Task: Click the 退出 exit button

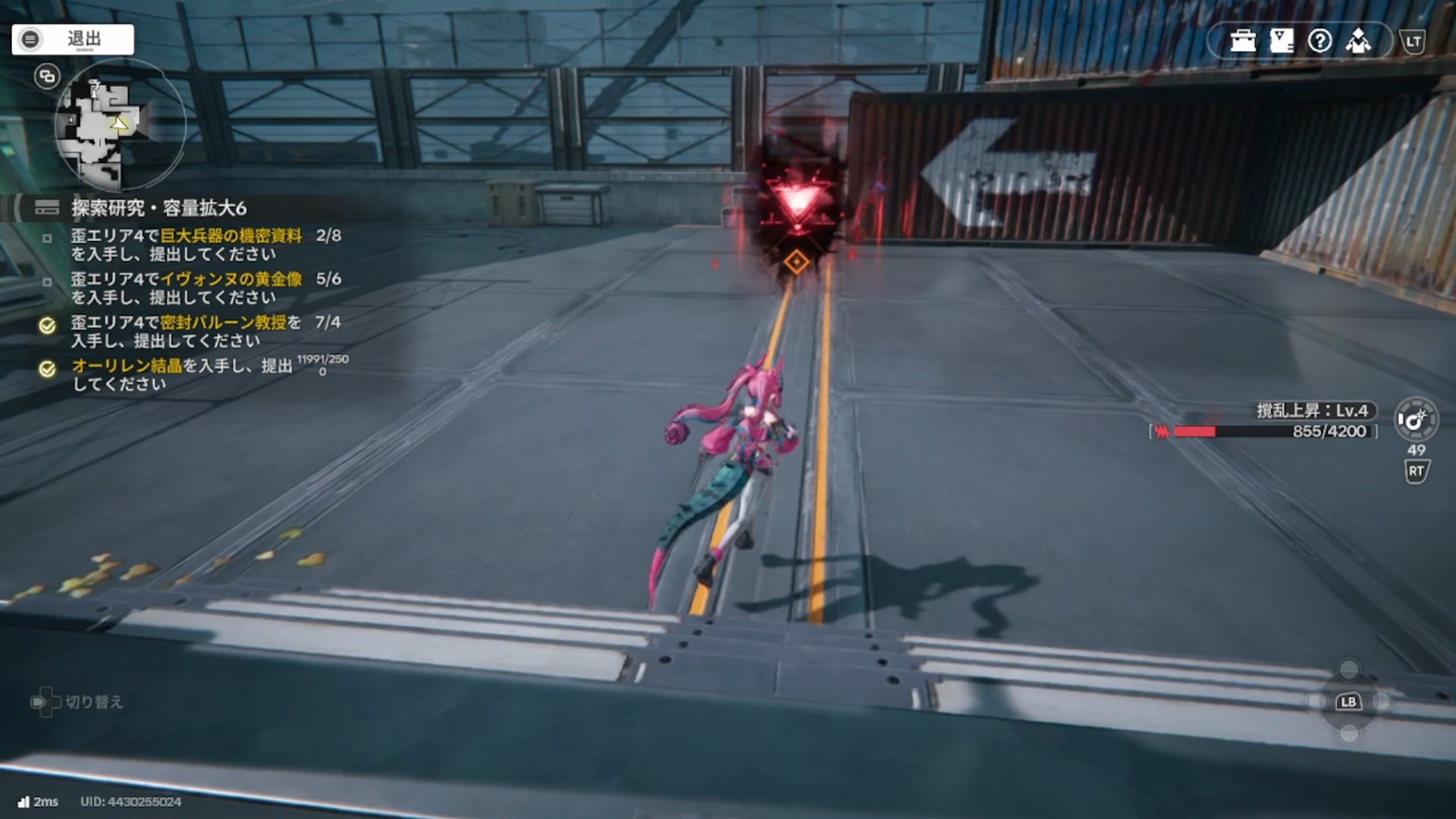Action: coord(73,39)
